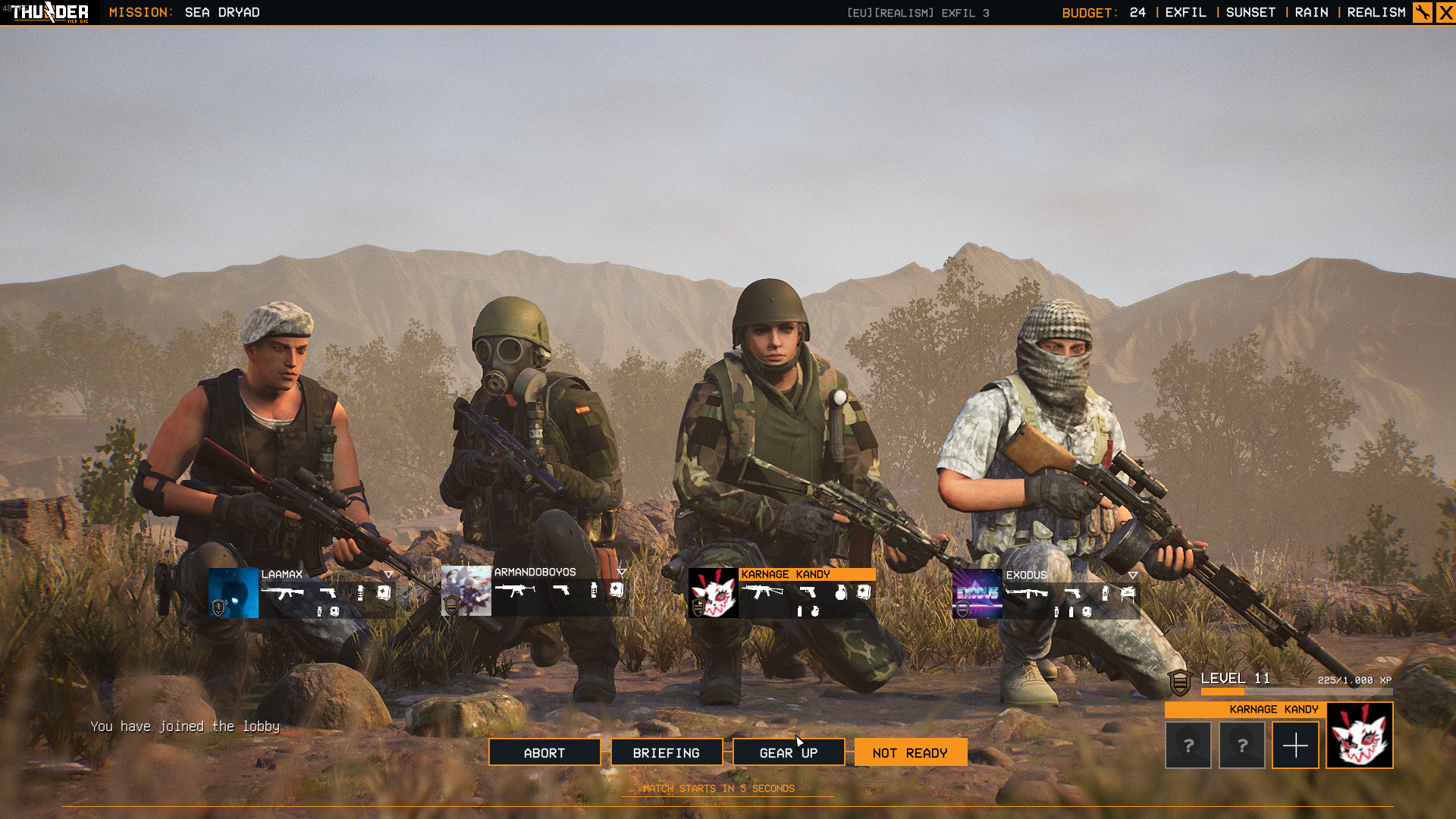1456x819 pixels.
Task: Expand the ARMANDOBOYOS dropdown arrow
Action: tap(622, 572)
